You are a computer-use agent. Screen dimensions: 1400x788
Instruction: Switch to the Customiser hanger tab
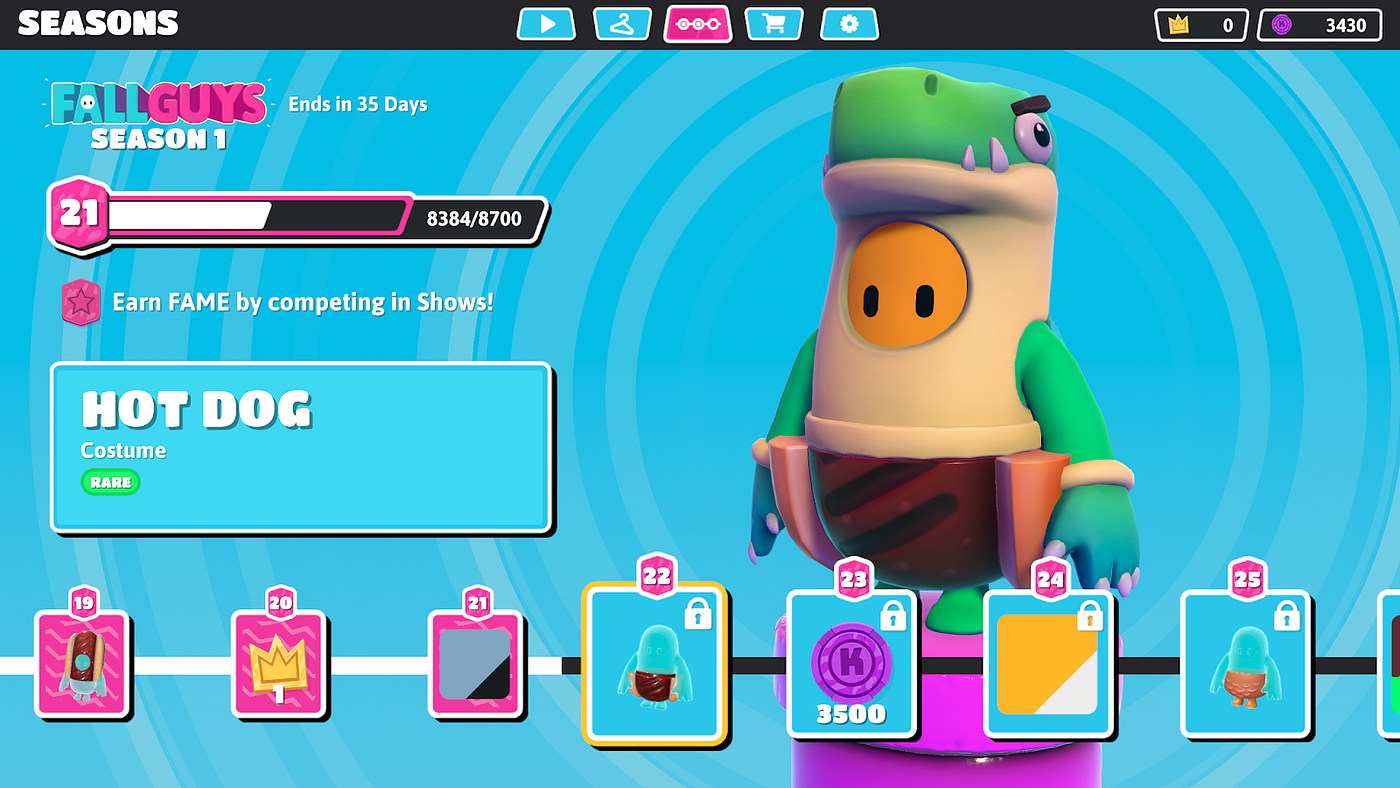pyautogui.click(x=622, y=24)
